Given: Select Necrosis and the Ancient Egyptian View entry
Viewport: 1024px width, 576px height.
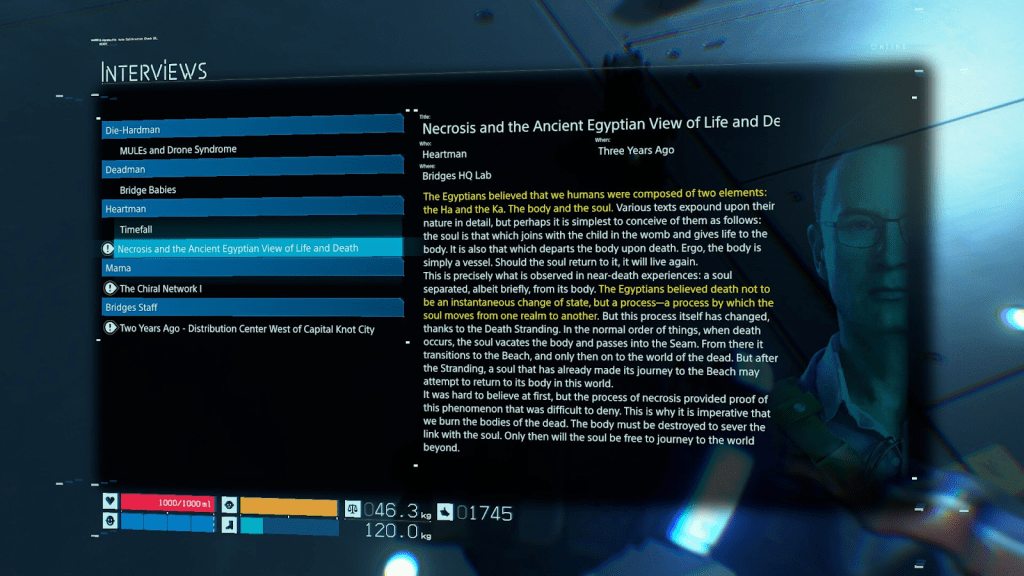Looking at the screenshot, I should click(x=238, y=248).
